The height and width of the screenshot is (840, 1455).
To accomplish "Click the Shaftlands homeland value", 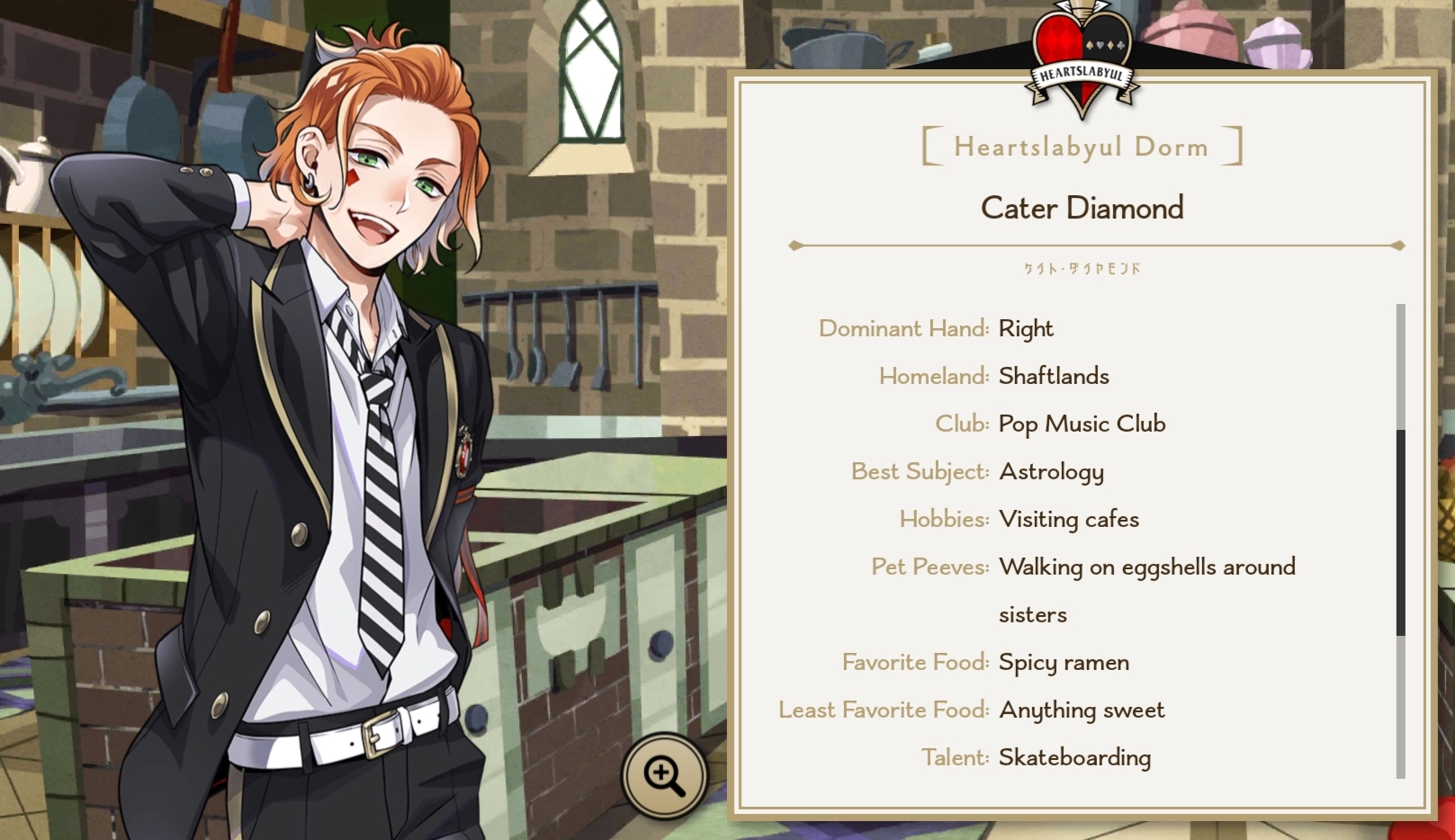I will point(1054,376).
